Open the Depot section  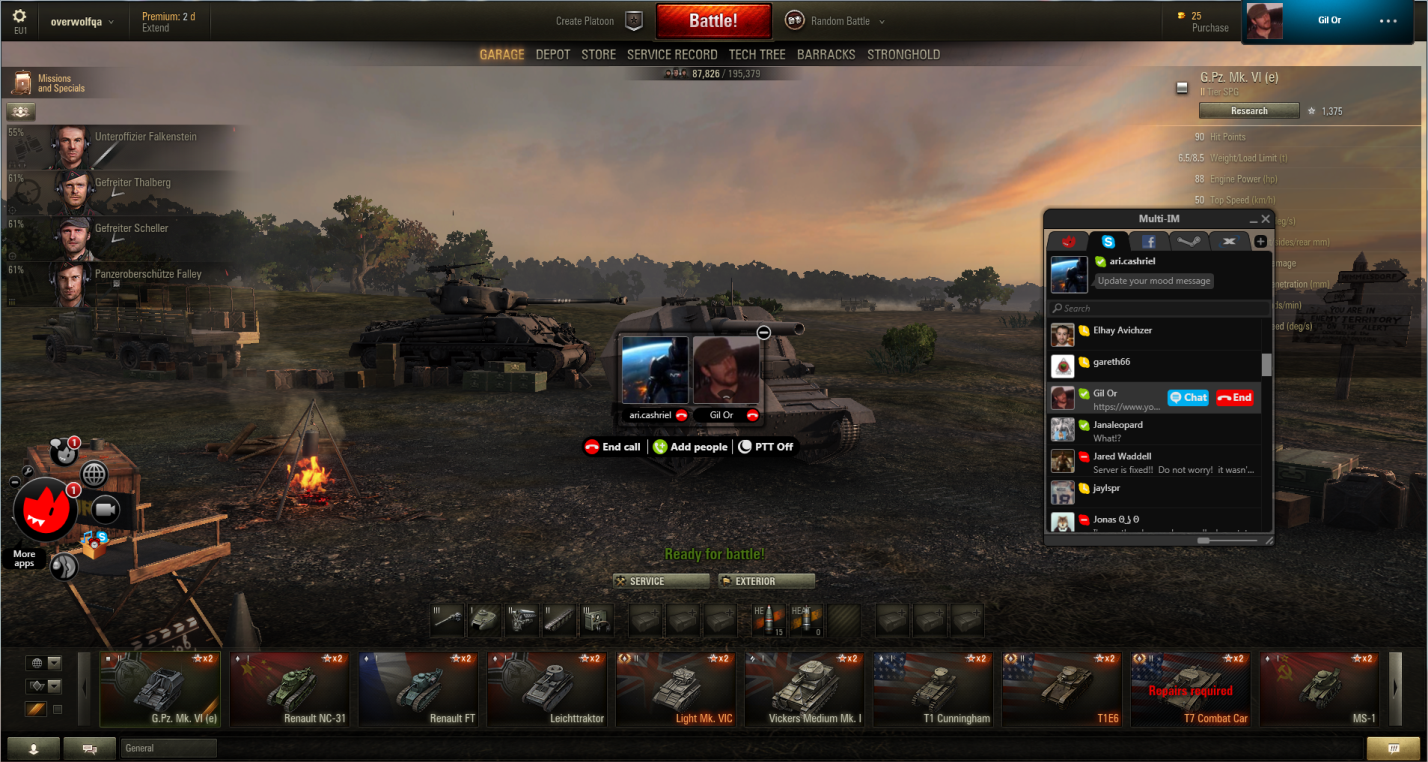click(x=553, y=55)
